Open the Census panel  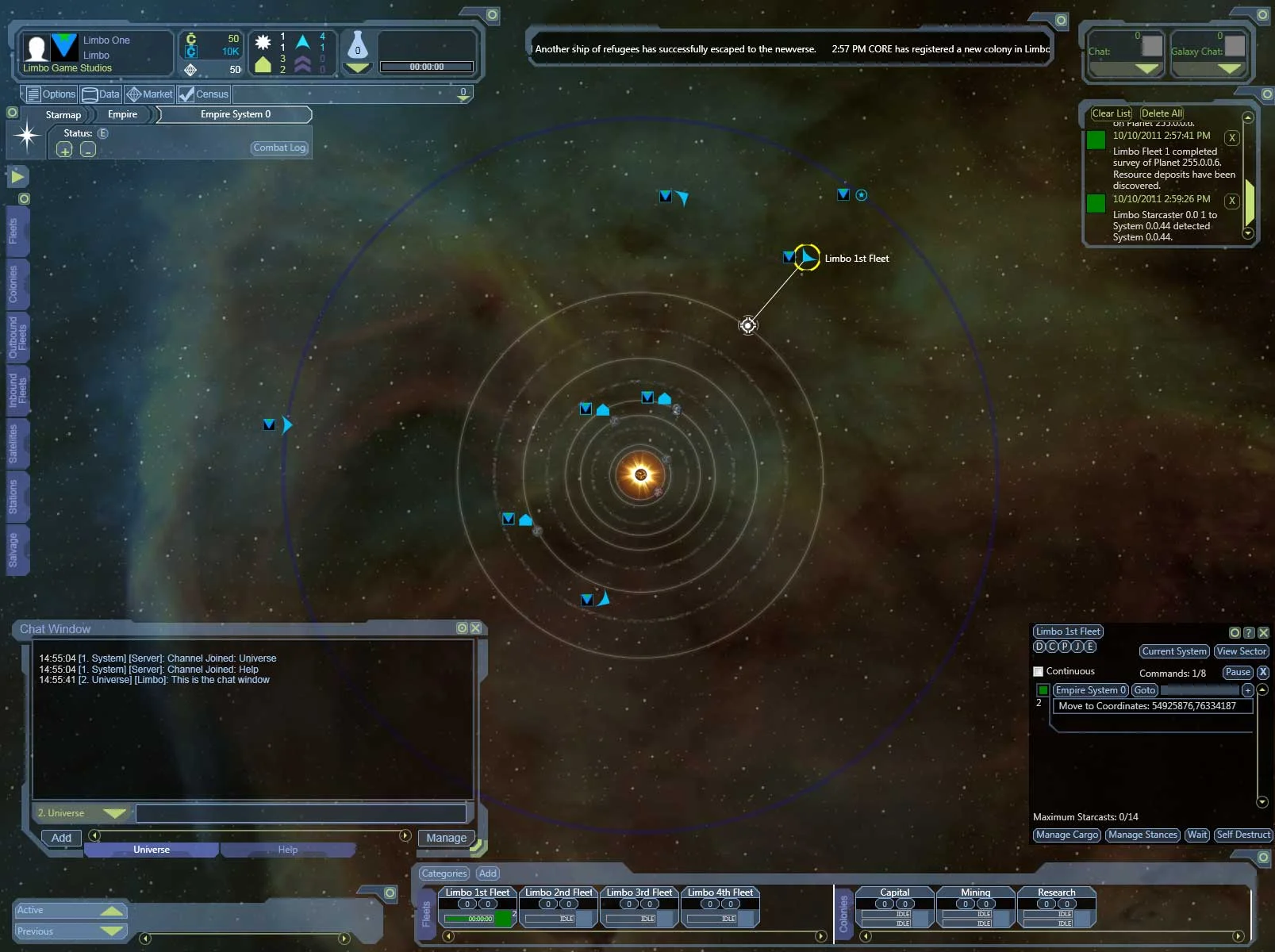(204, 94)
